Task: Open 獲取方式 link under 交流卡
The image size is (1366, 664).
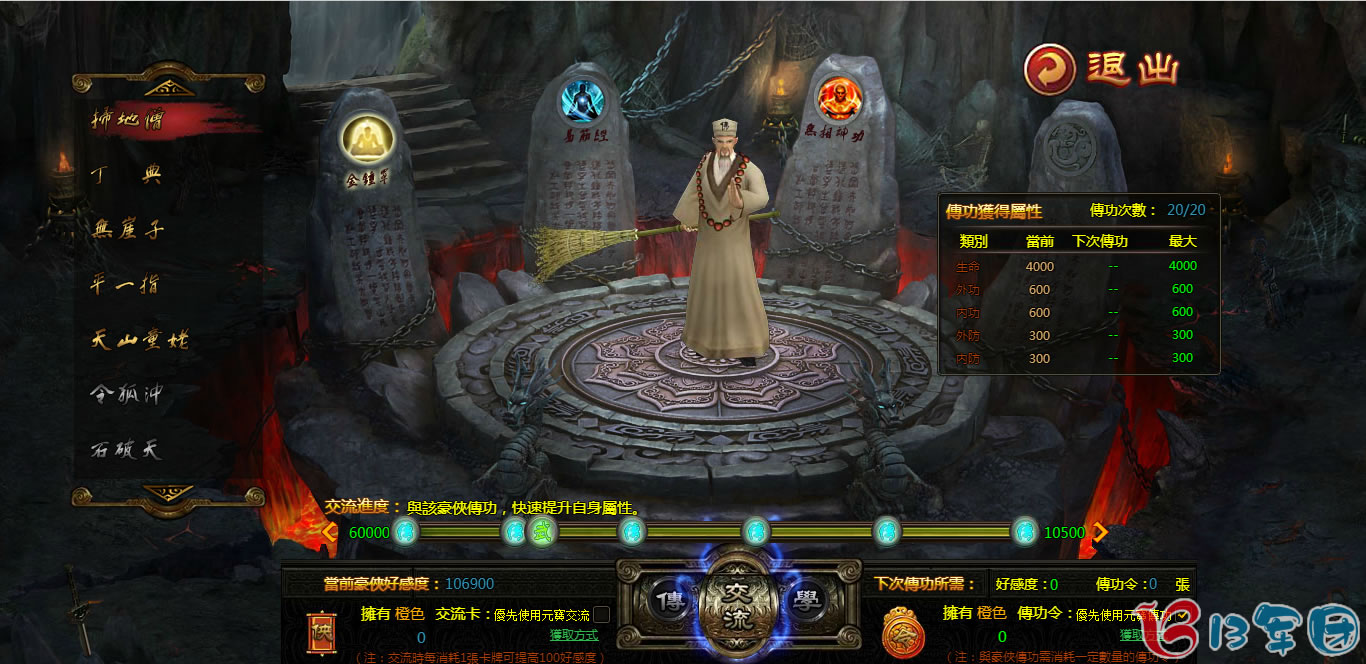Action: (x=573, y=635)
